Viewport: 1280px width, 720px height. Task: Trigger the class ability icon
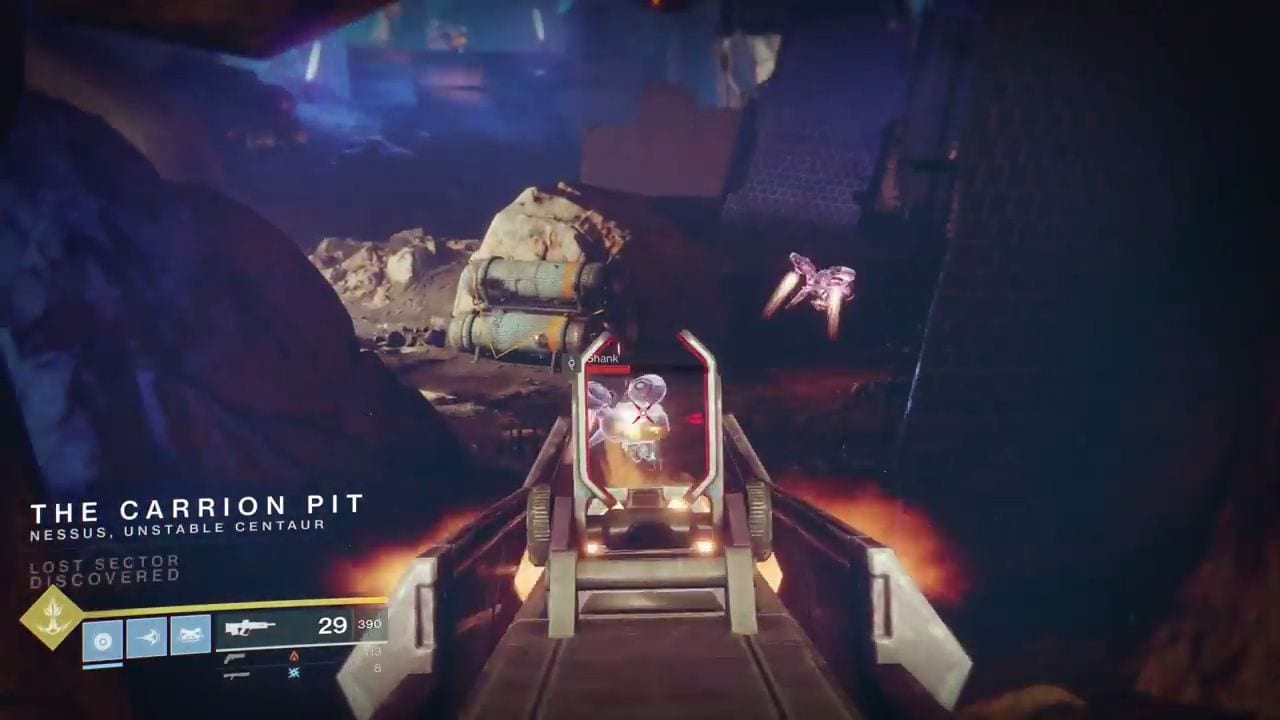pyautogui.click(x=190, y=635)
